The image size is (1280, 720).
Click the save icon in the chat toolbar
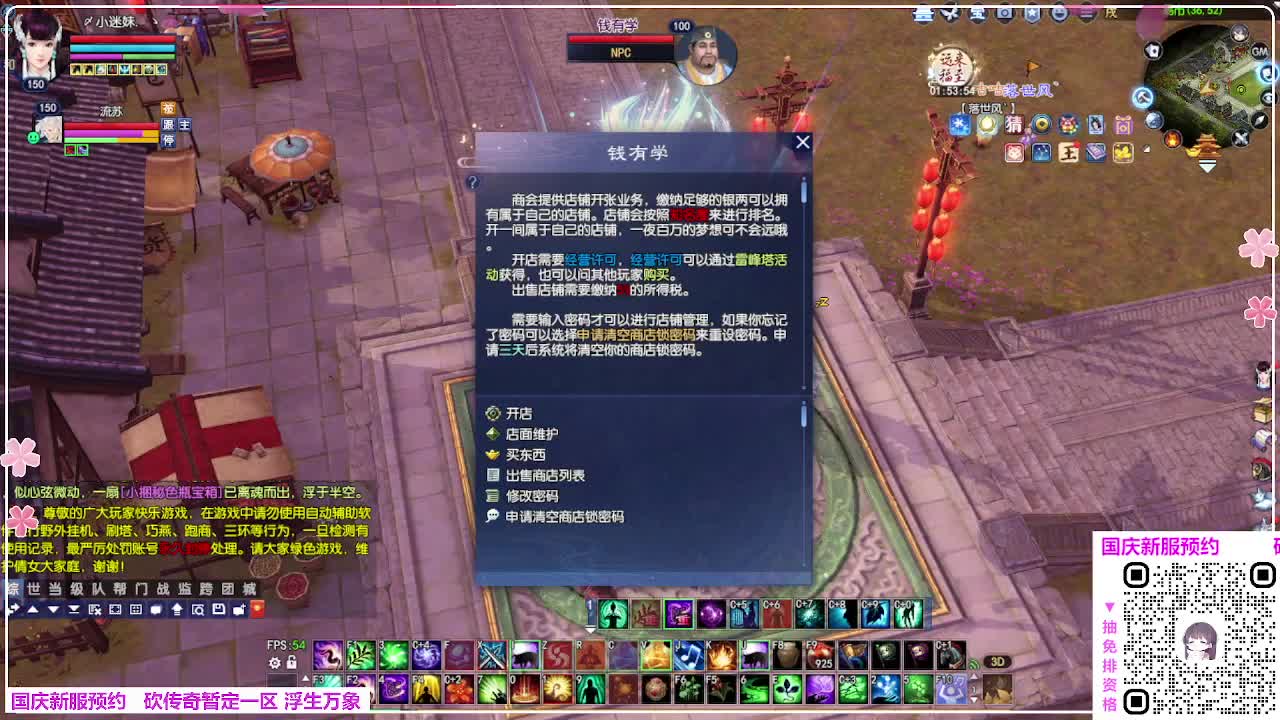218,610
